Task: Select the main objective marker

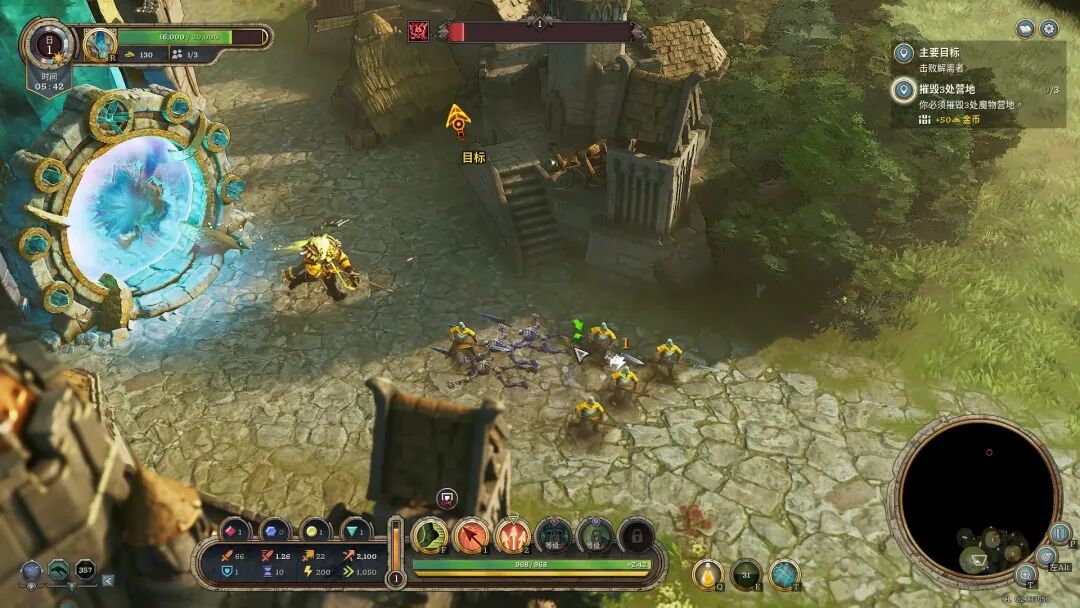Action: [904, 53]
